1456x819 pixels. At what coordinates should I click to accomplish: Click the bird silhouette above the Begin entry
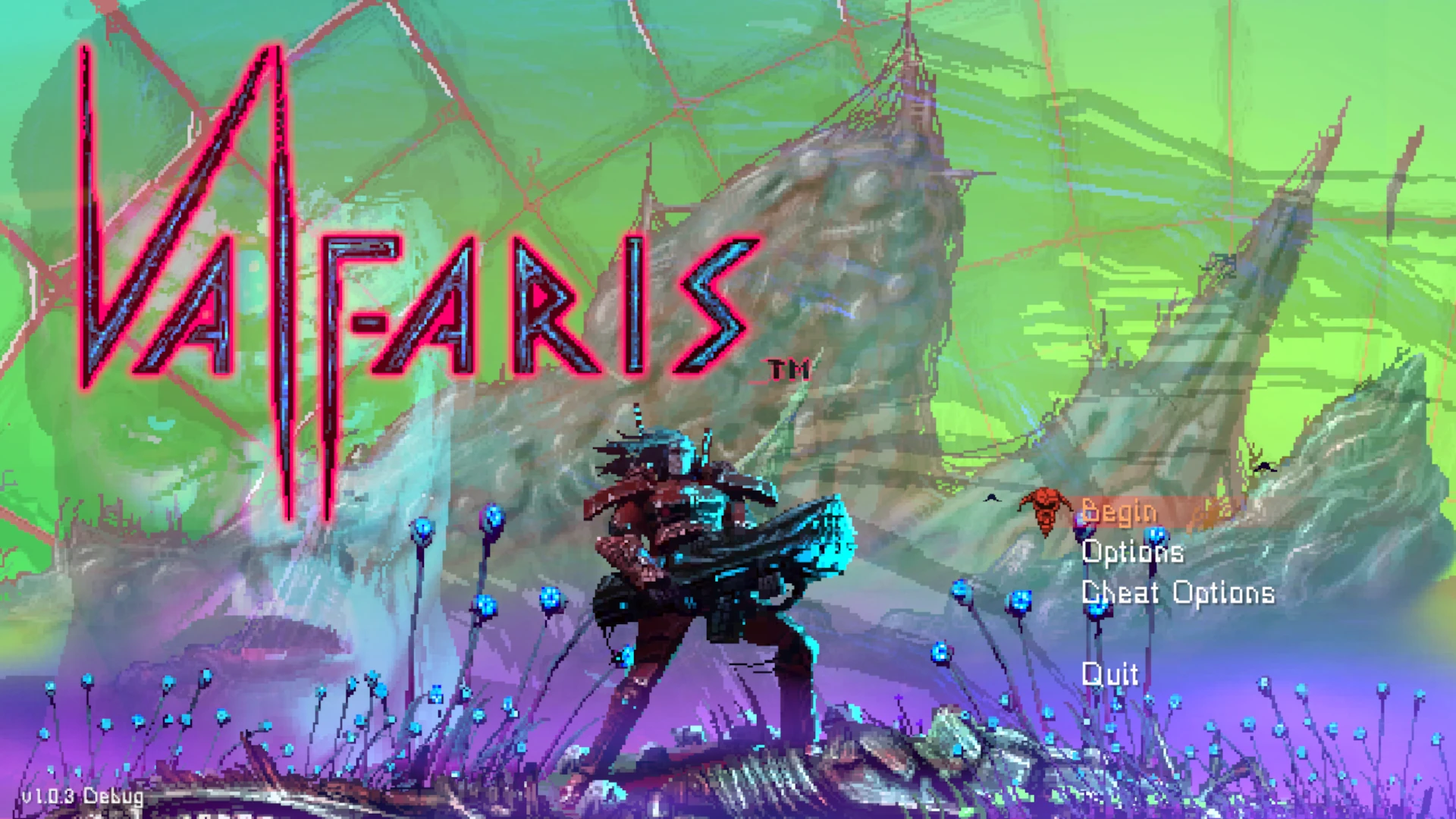(x=994, y=497)
